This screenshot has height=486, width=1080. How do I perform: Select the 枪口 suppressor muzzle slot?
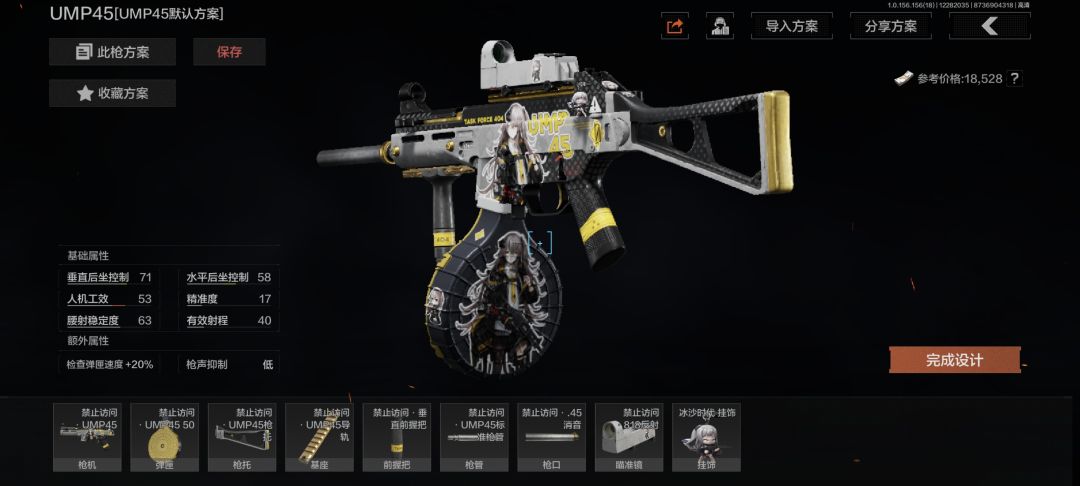click(552, 437)
